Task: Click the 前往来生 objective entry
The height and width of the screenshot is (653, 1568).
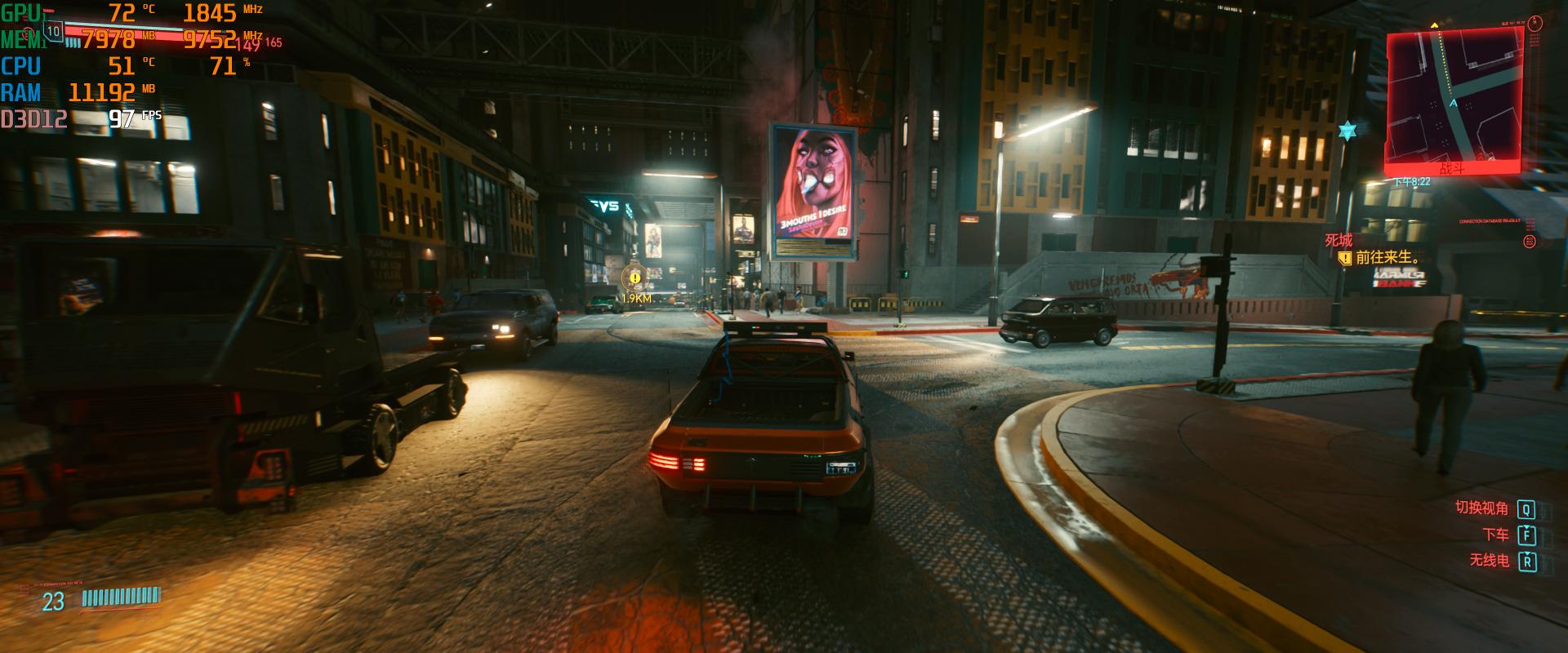Action: pos(1385,257)
